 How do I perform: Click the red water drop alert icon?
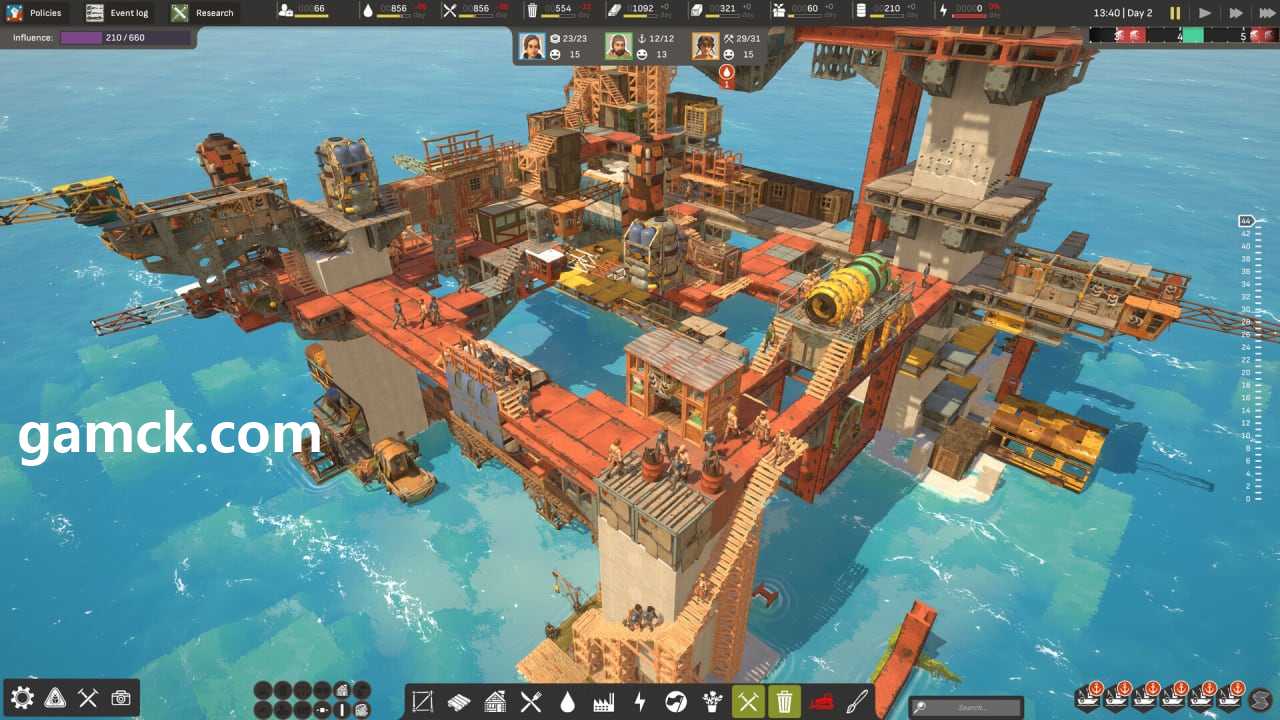(x=727, y=72)
